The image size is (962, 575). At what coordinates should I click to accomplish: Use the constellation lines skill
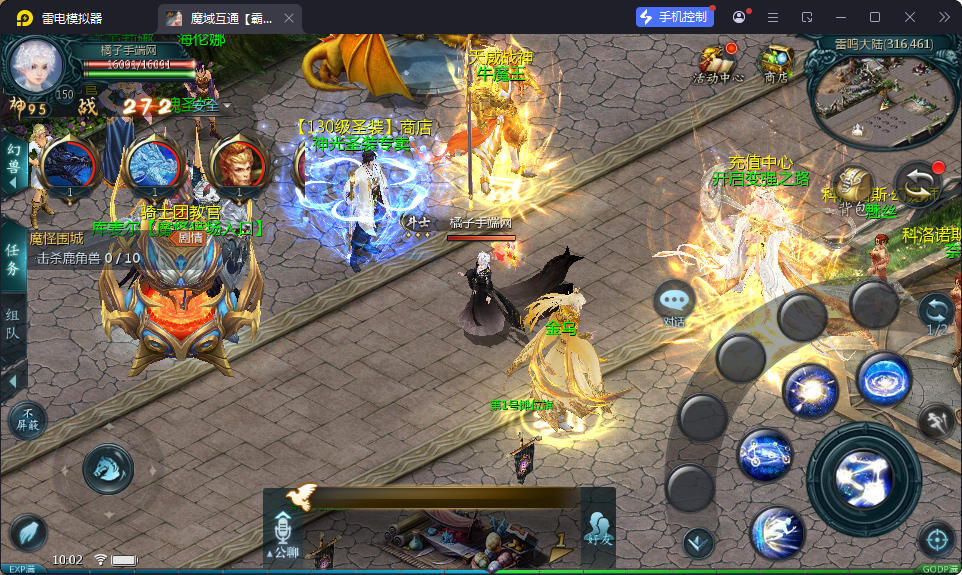click(765, 456)
